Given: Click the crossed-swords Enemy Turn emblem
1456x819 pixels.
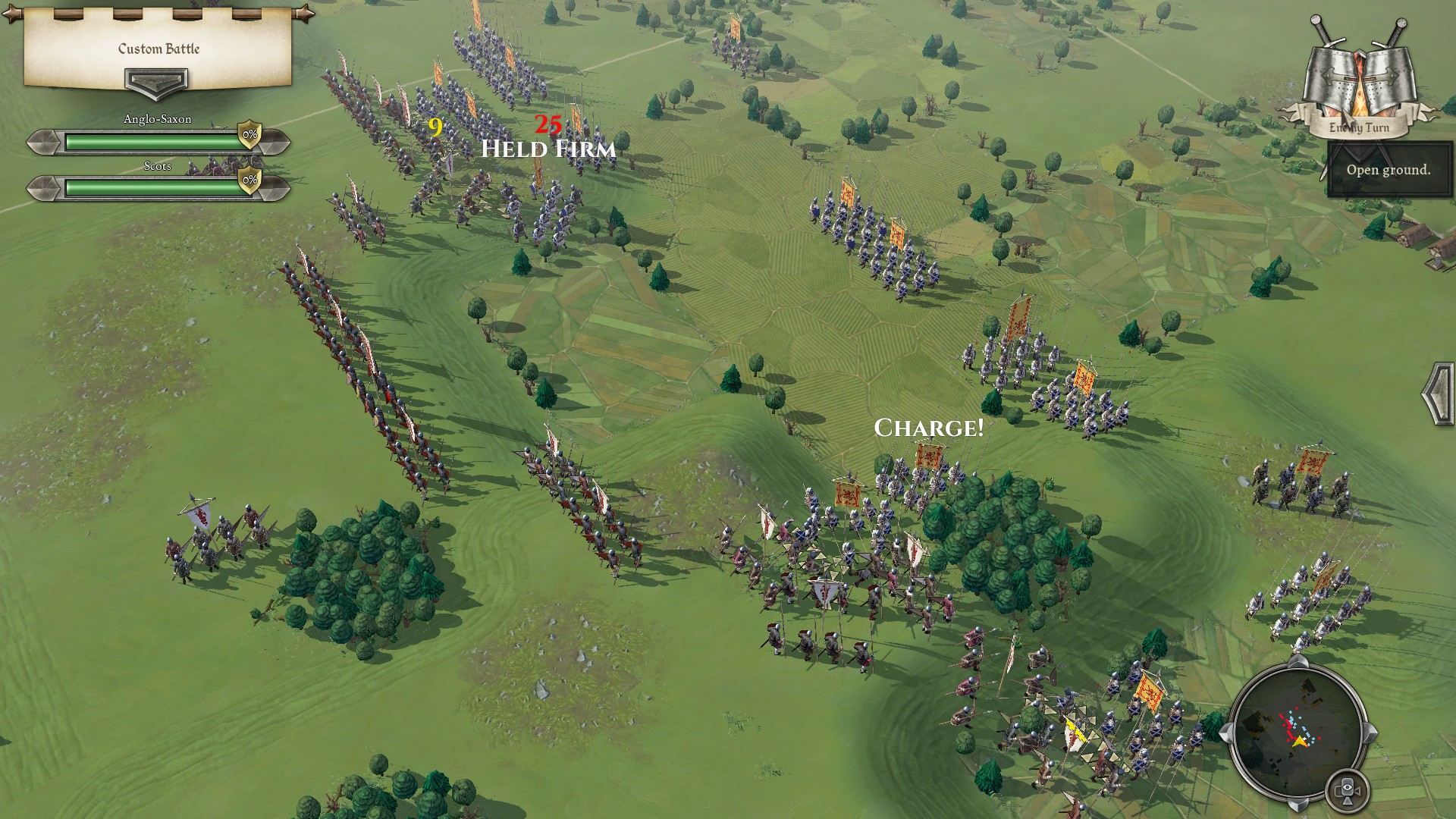Looking at the screenshot, I should coord(1357,76).
